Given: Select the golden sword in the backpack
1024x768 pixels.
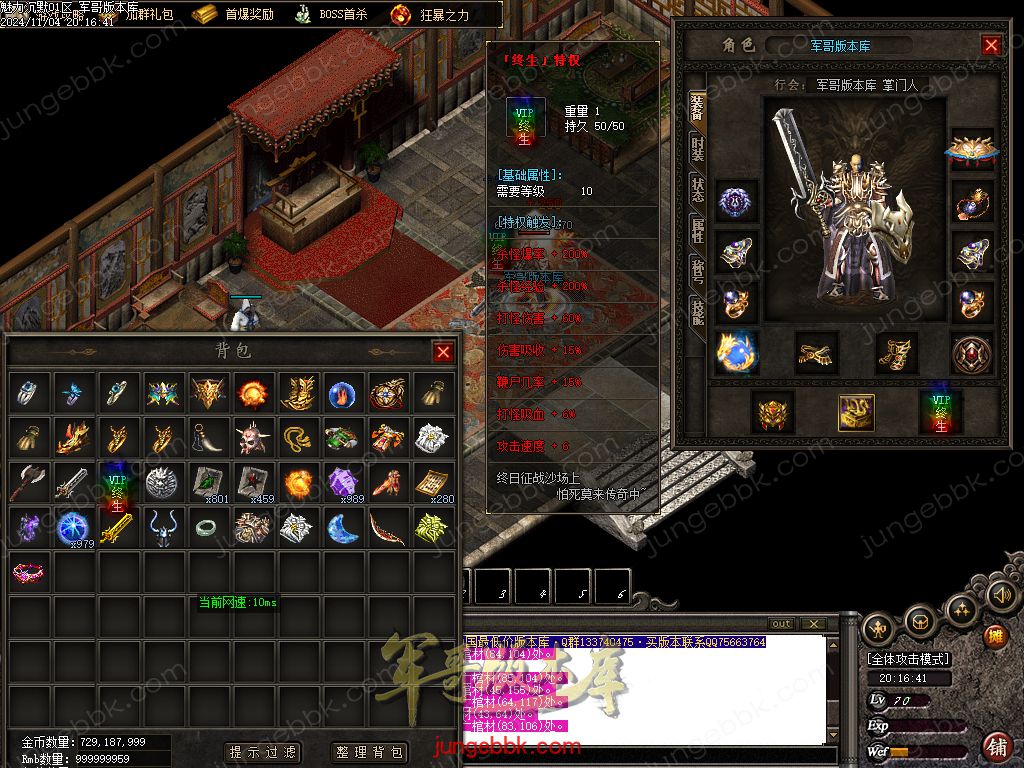Looking at the screenshot, I should pyautogui.click(x=118, y=527).
